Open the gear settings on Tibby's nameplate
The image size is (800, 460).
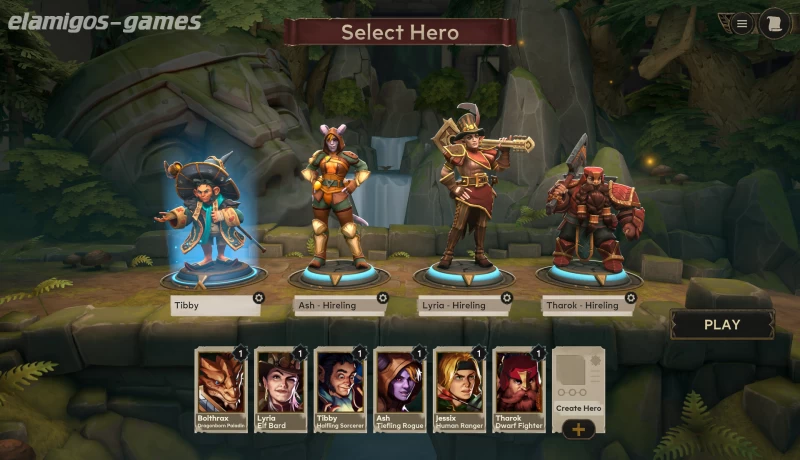click(x=258, y=298)
